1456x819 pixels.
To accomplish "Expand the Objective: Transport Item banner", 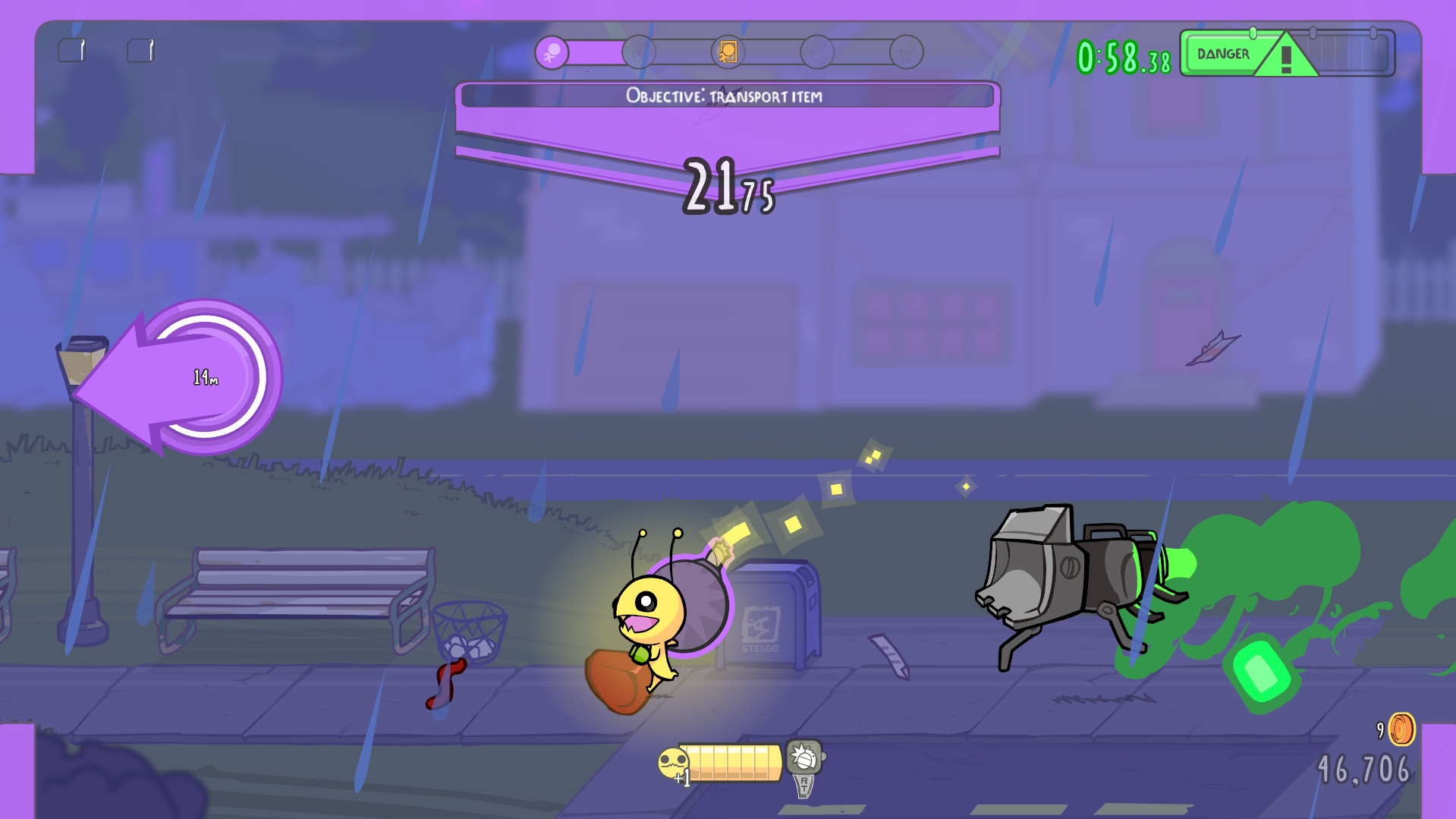I will pyautogui.click(x=725, y=96).
